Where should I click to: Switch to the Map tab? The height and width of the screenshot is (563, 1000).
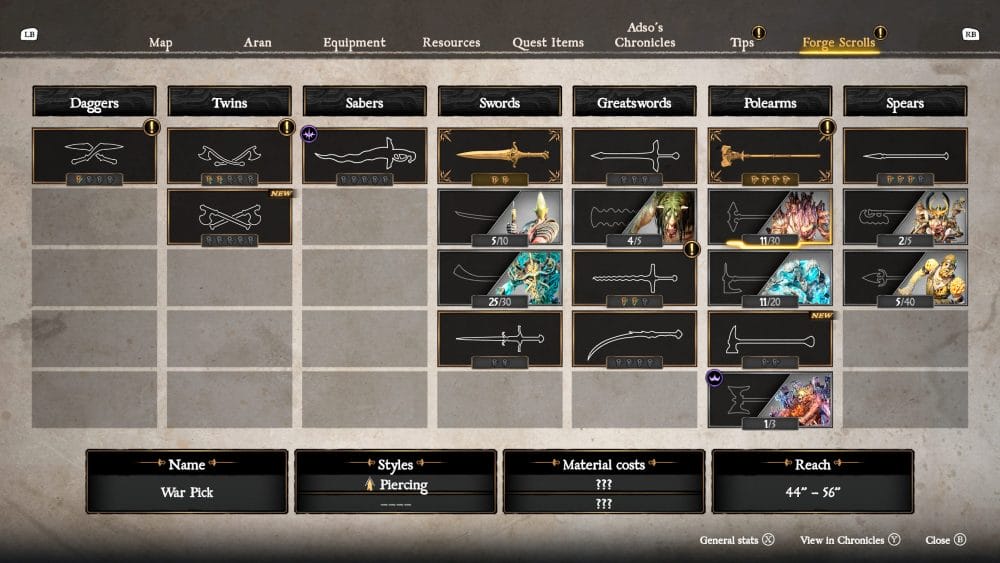pyautogui.click(x=160, y=43)
